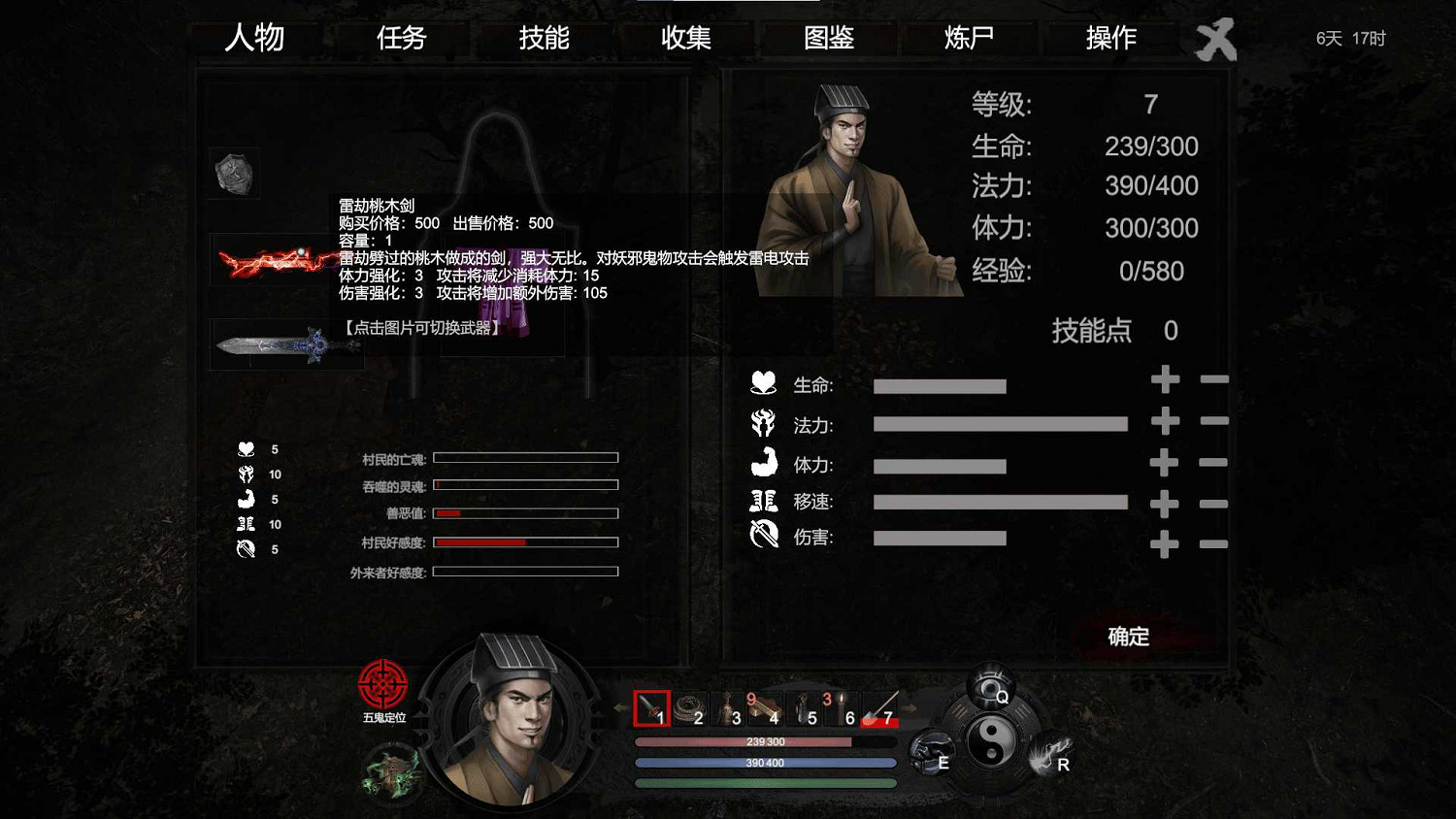Image resolution: width=1456 pixels, height=819 pixels.
Task: Decrease 伤害 with its minus stepper
Action: (x=1214, y=544)
